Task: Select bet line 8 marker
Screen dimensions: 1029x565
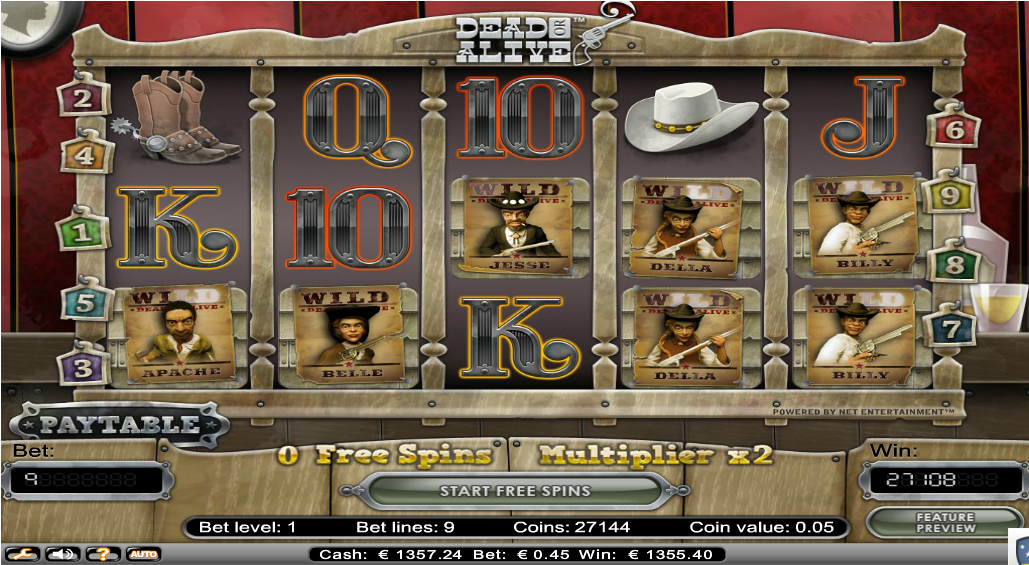Action: point(952,266)
